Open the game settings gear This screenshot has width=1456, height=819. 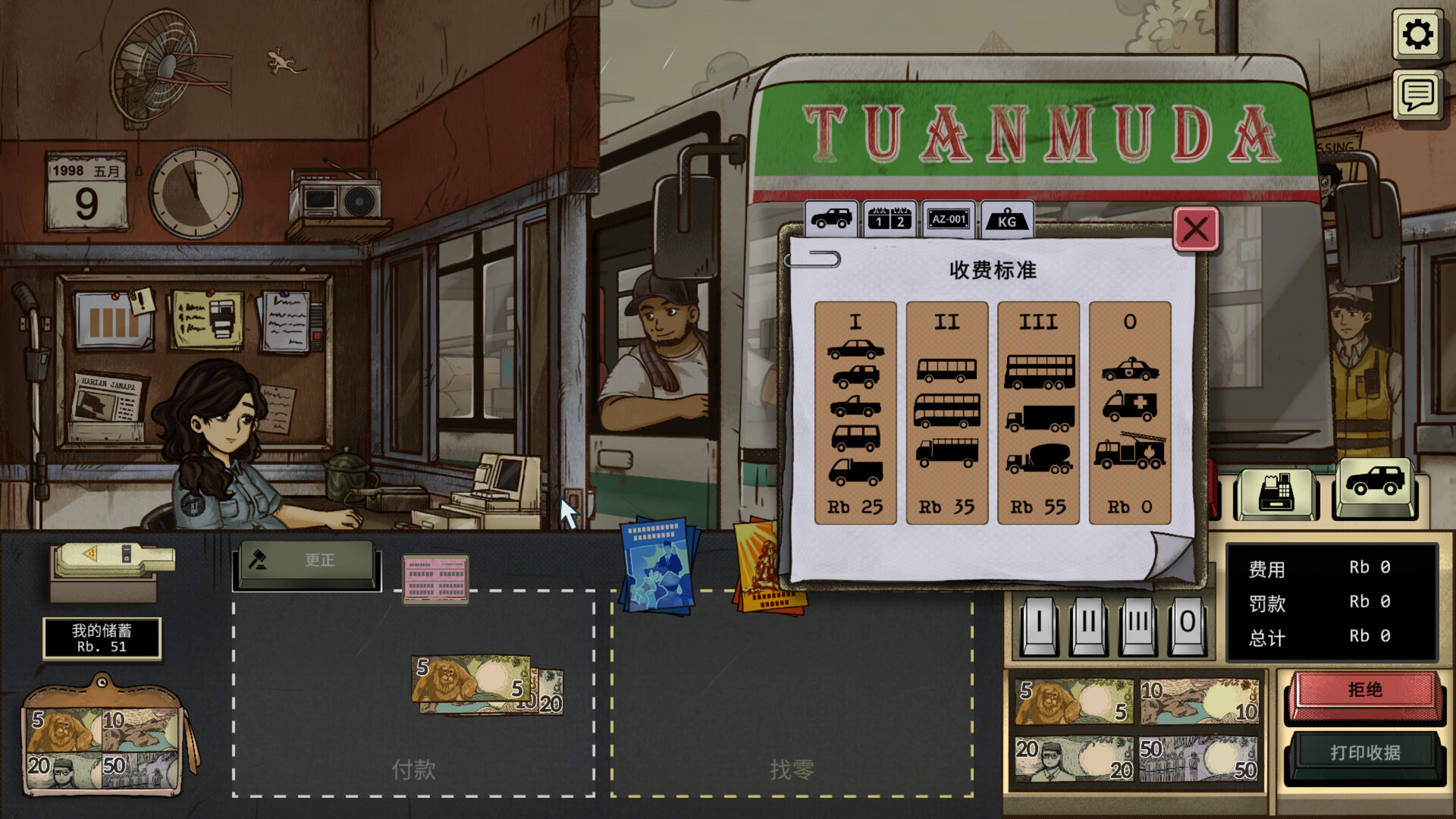tap(1417, 32)
